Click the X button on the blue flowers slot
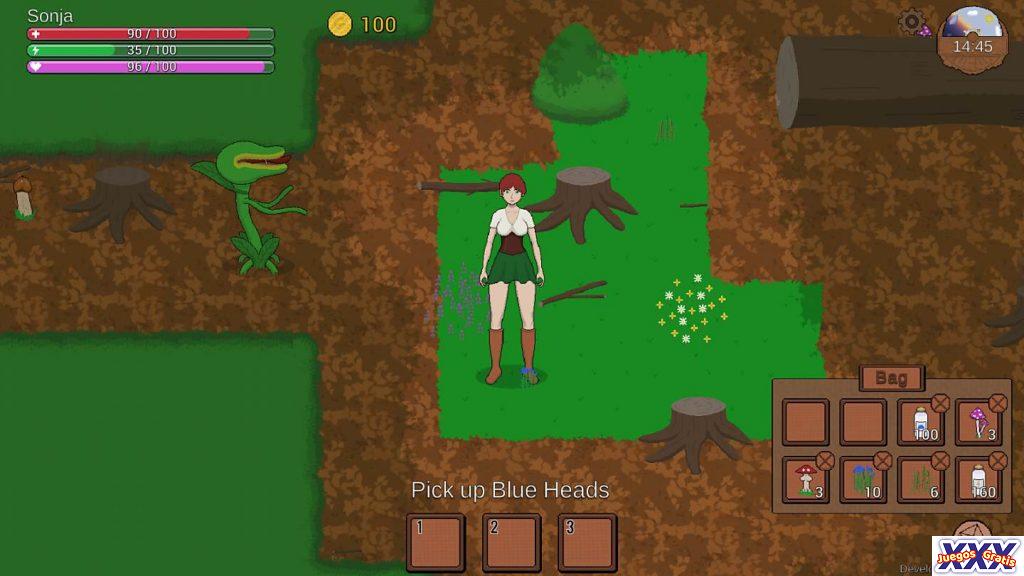 point(883,461)
